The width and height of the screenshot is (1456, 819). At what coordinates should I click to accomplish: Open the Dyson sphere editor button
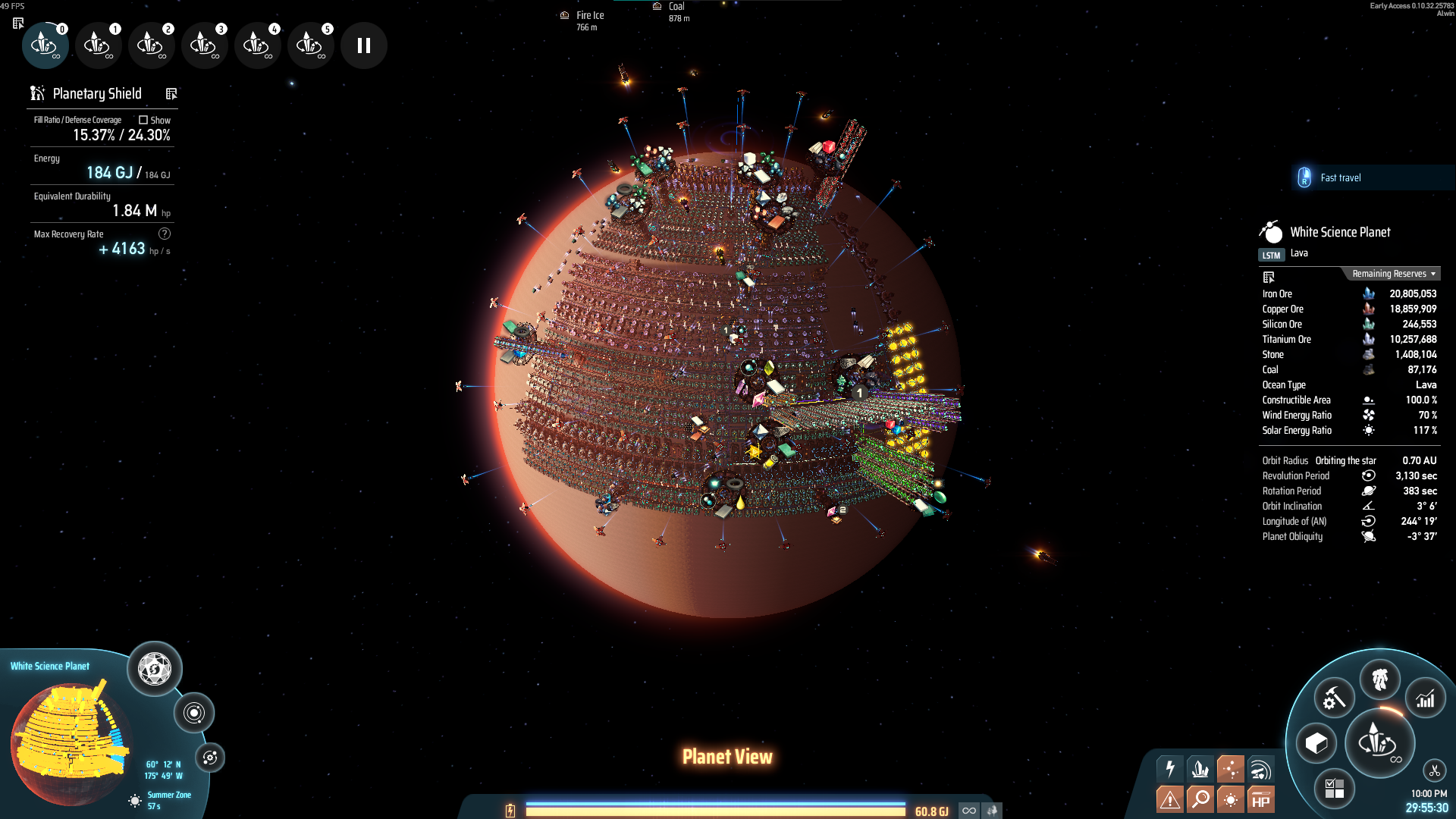click(155, 669)
